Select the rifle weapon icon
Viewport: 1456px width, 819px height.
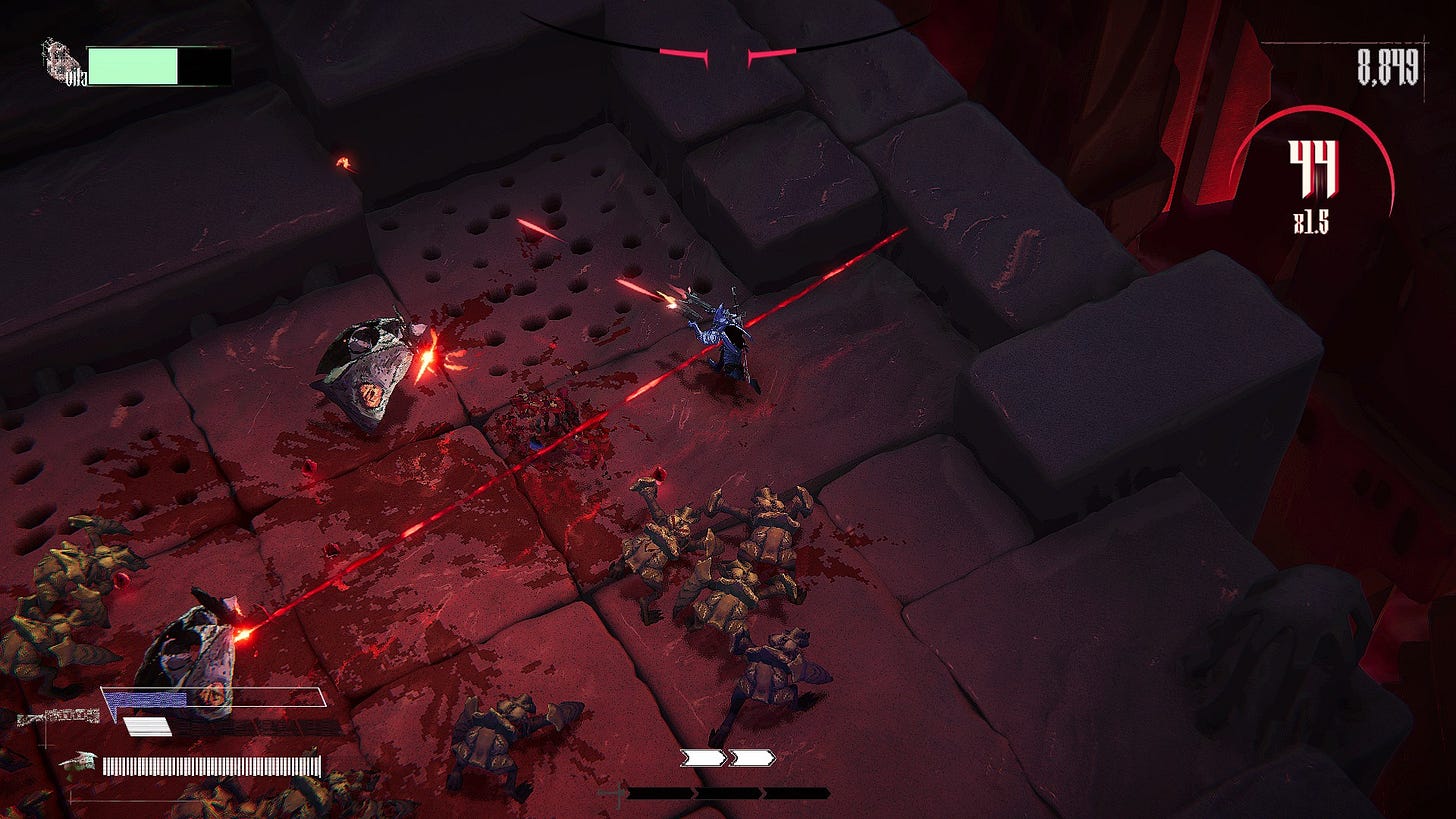58,716
